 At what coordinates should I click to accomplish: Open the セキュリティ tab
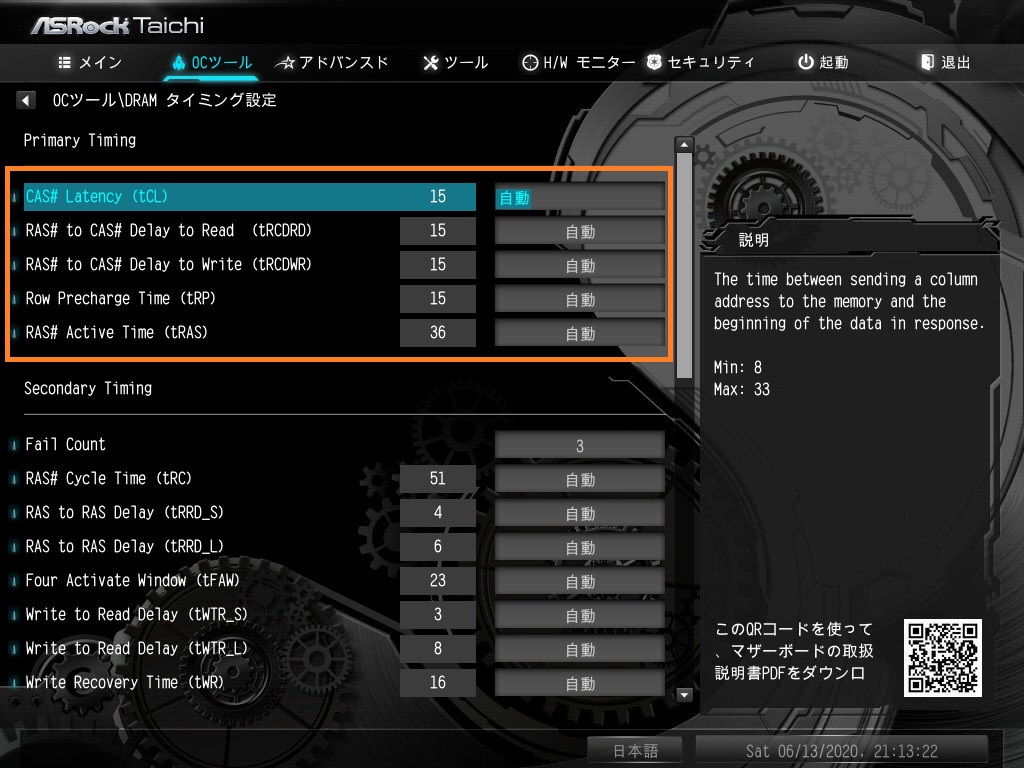(700, 62)
